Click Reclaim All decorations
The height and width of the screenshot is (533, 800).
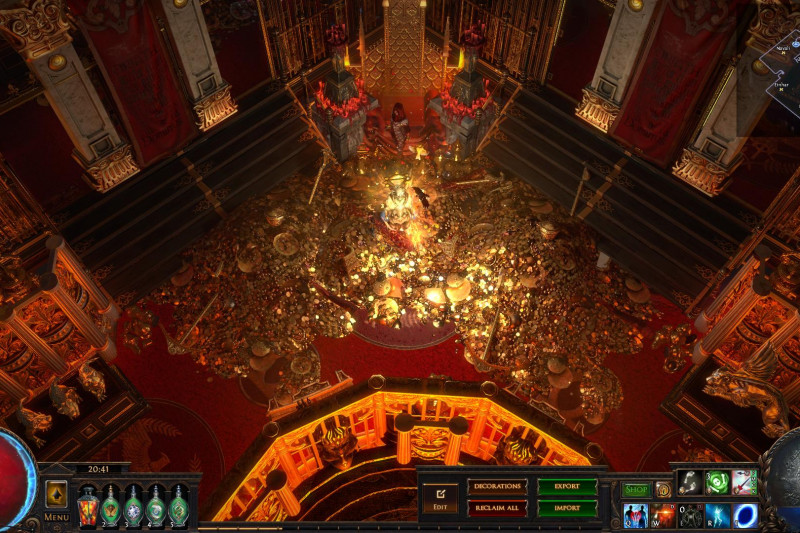497,508
